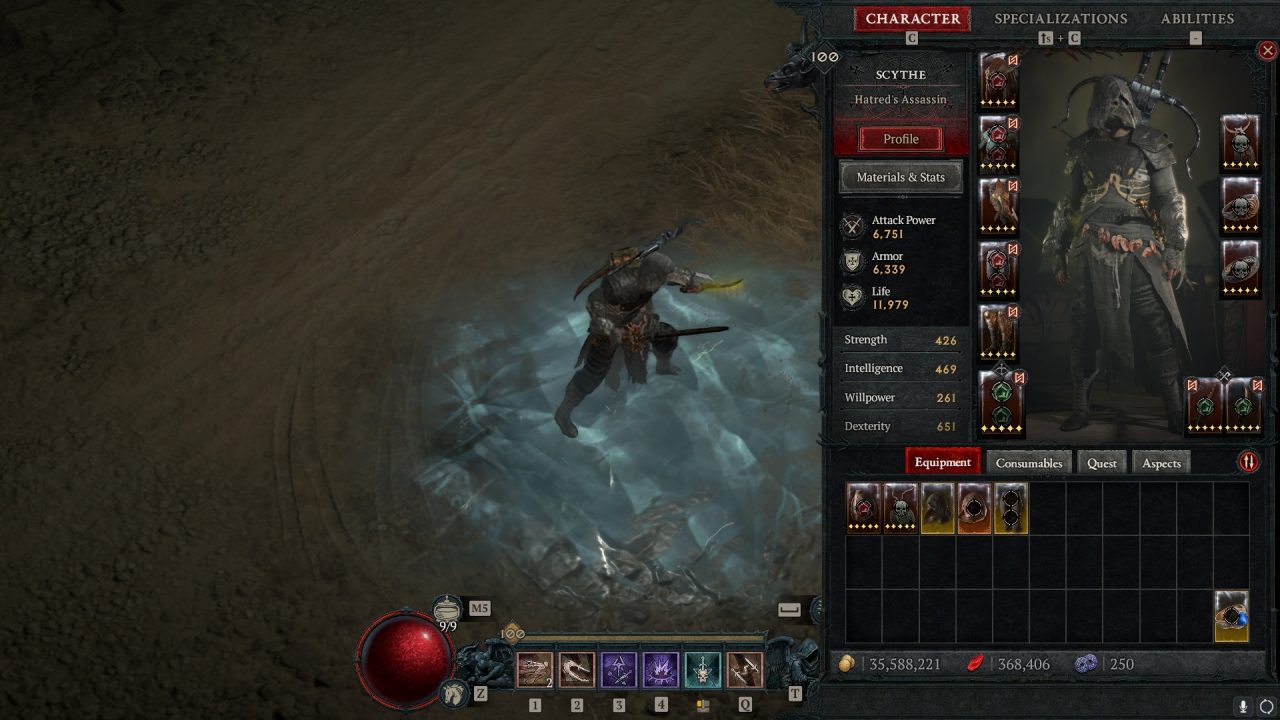The image size is (1280, 720).
Task: Select the skill in hotbar slot 1
Action: [534, 668]
